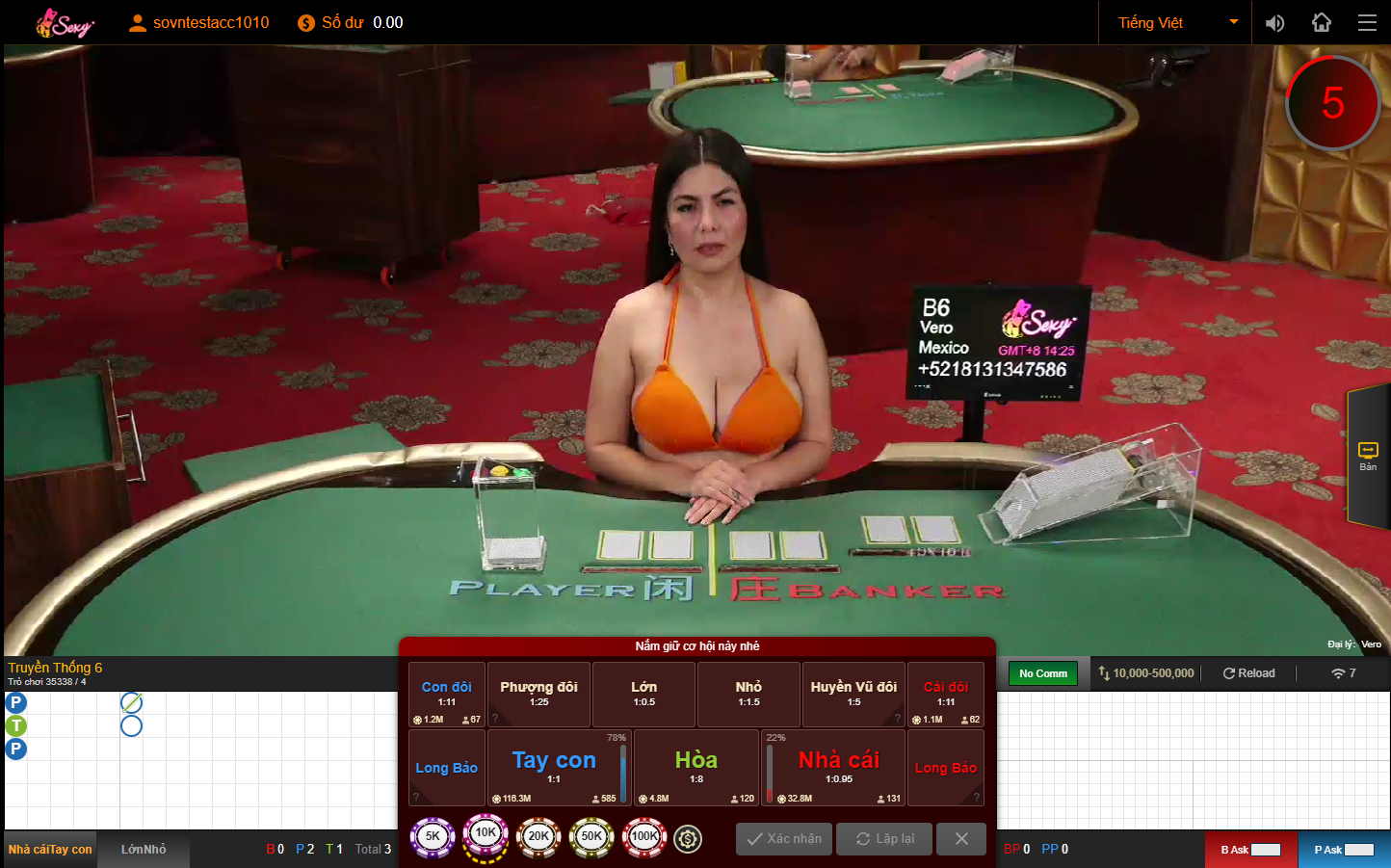
Task: Expand the Đại lý Vero agent info
Action: (x=1354, y=644)
